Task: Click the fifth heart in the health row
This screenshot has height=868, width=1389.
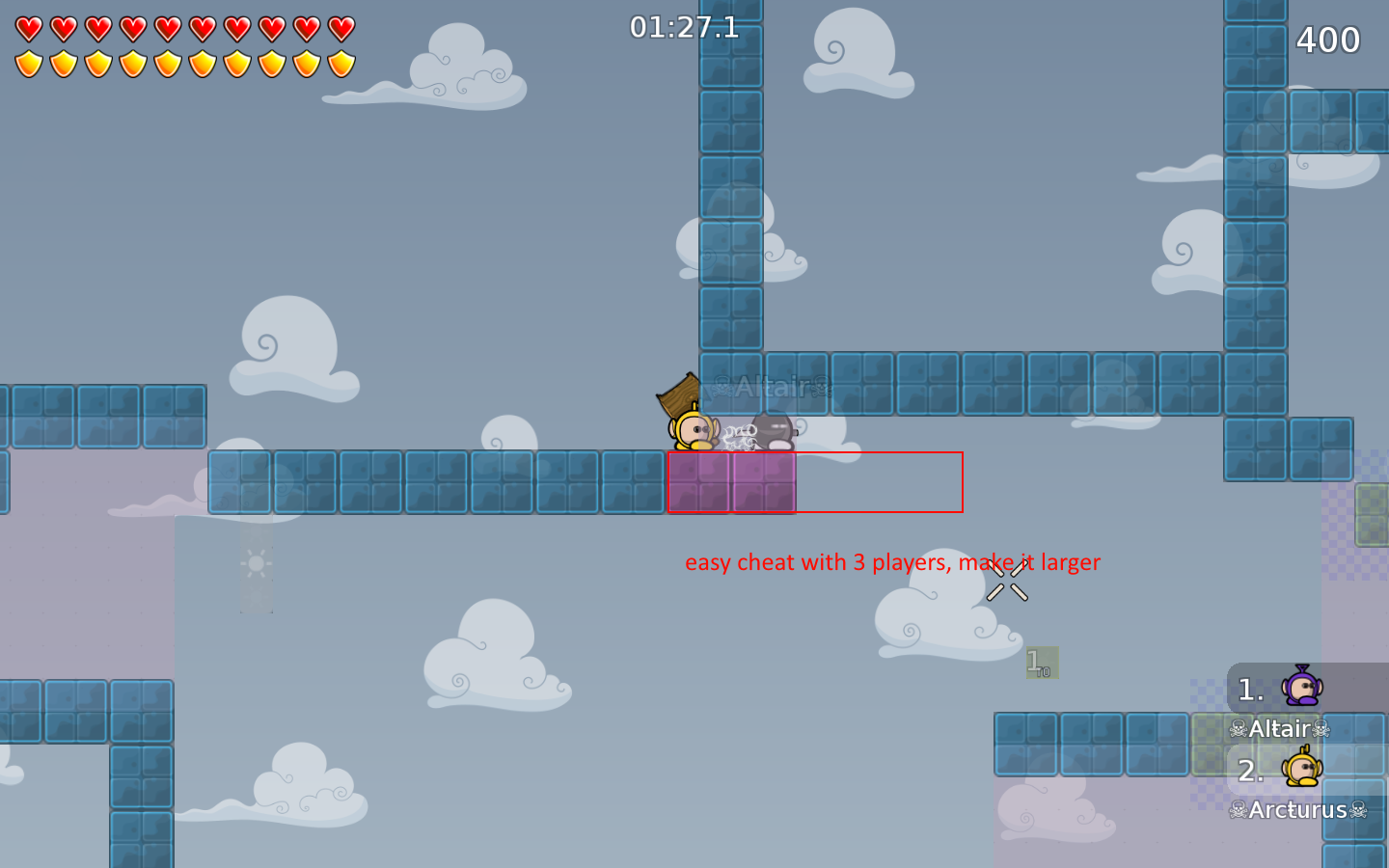Action: point(169,28)
